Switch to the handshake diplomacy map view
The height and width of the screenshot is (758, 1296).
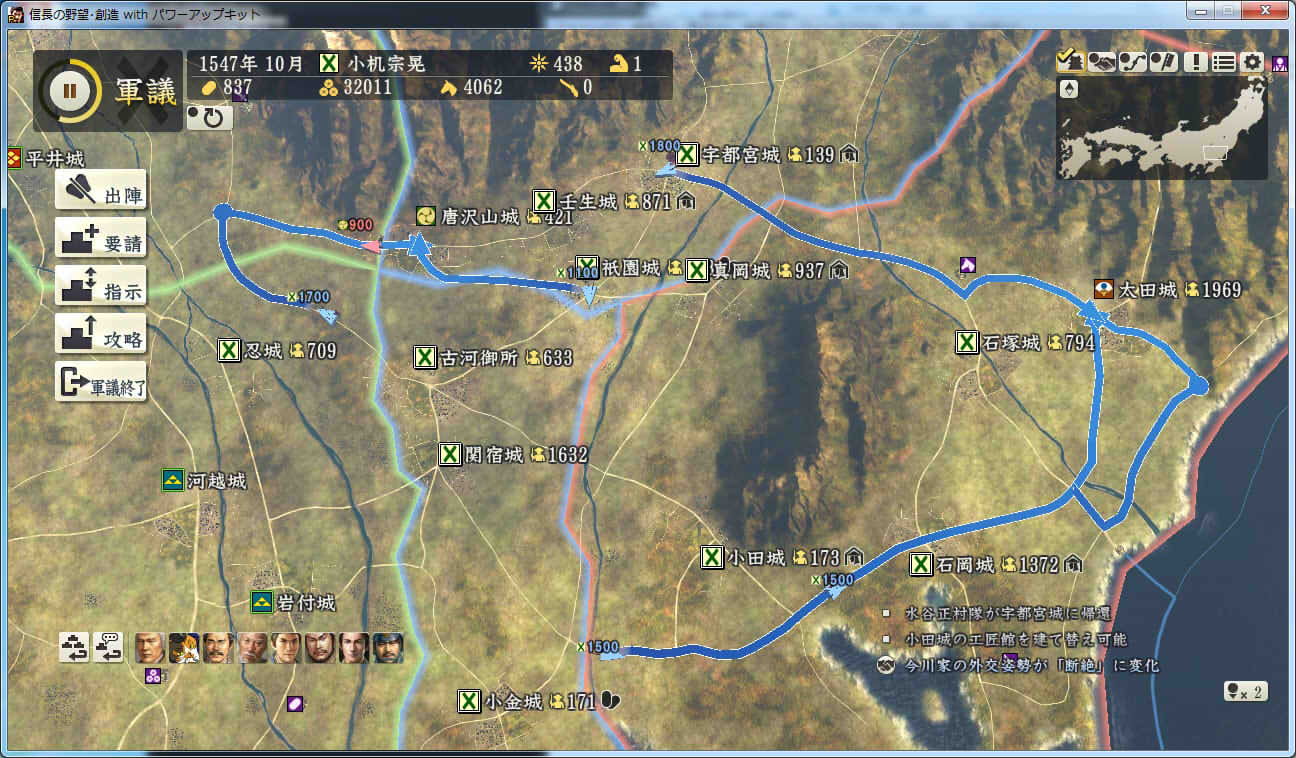(1101, 62)
